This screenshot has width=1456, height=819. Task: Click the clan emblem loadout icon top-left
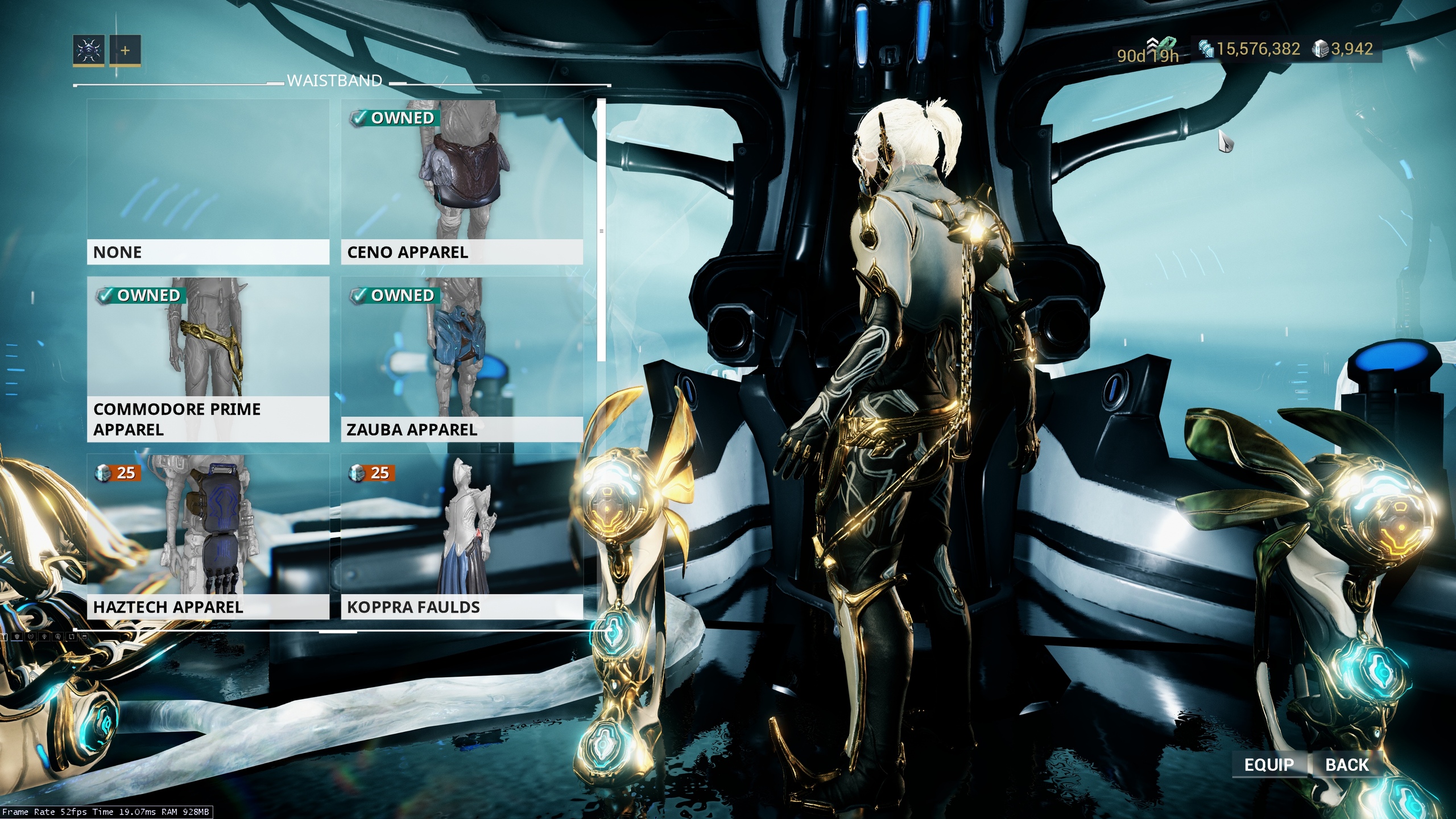[89, 51]
